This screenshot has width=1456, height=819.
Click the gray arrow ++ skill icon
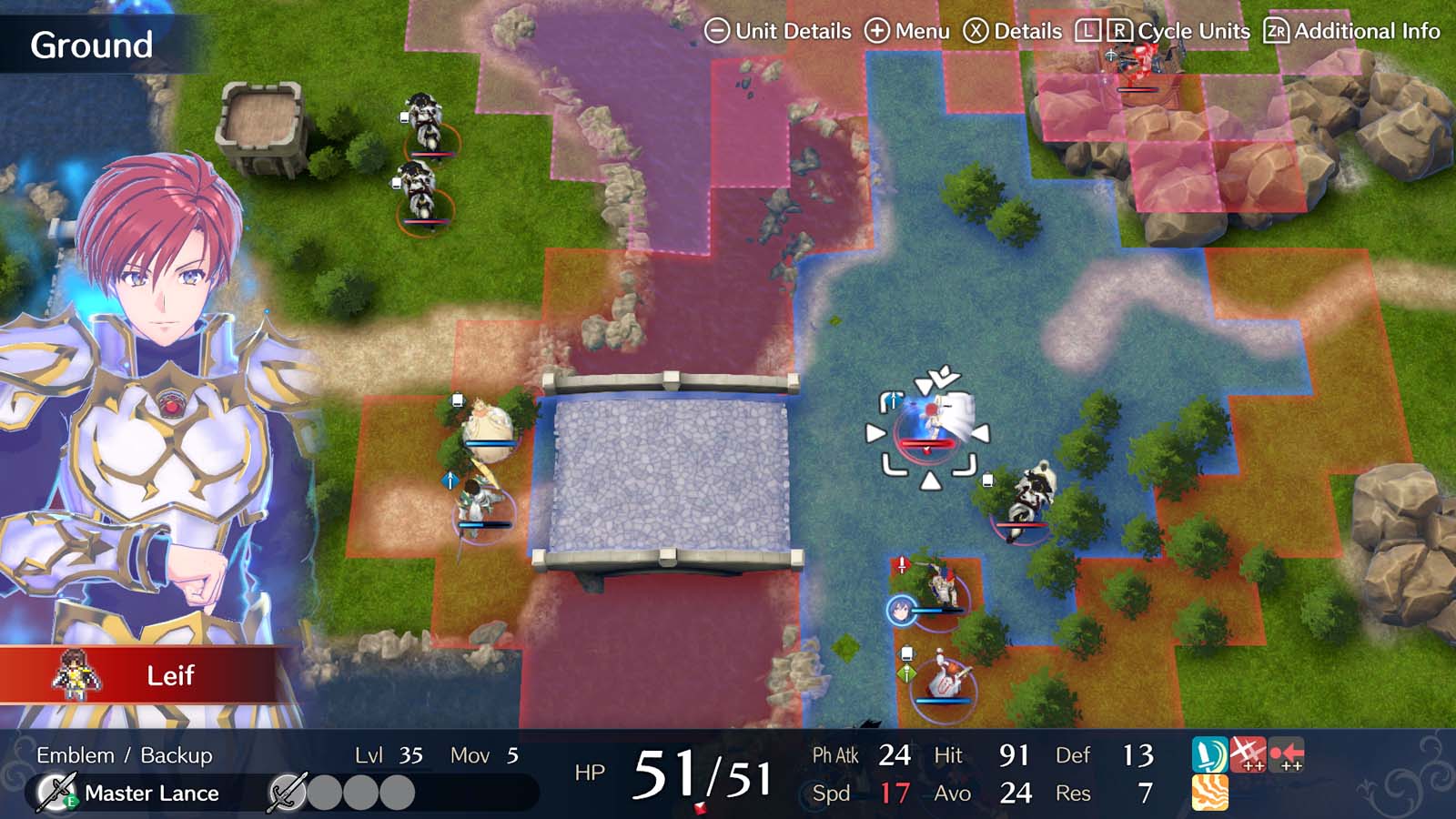[1286, 753]
